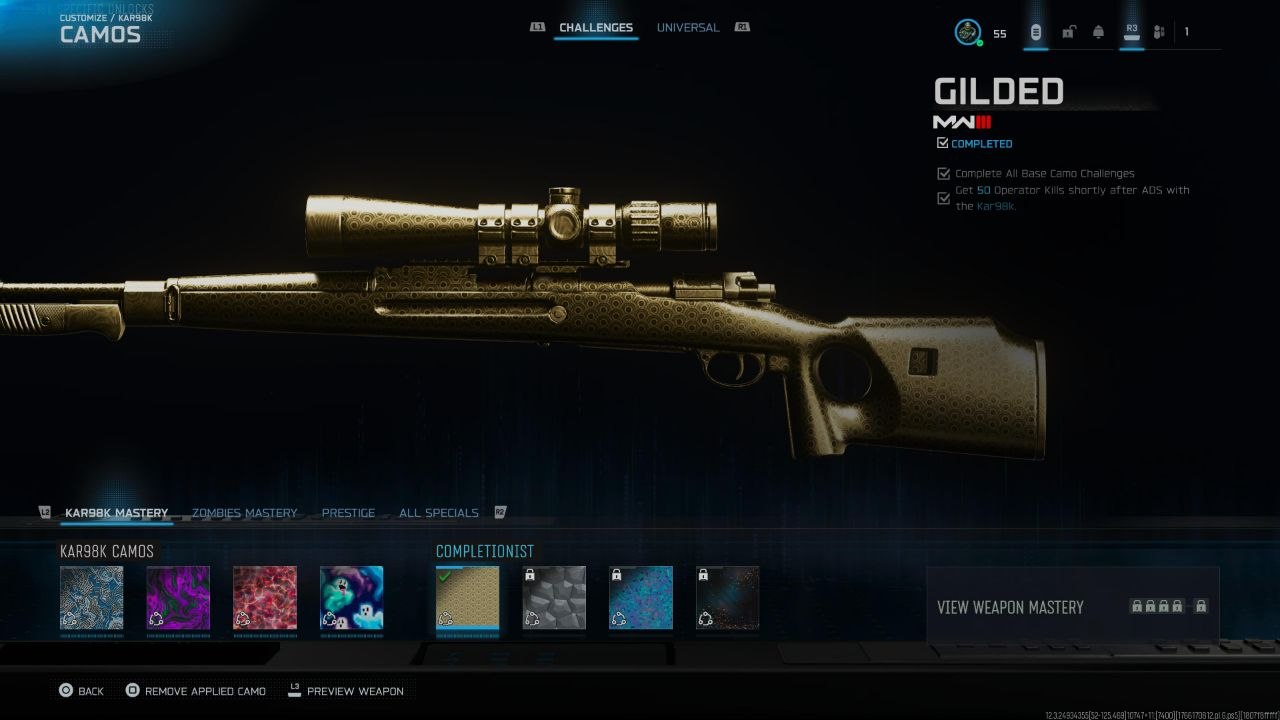Go back using the Back button
The width and height of the screenshot is (1280, 720).
click(x=81, y=691)
